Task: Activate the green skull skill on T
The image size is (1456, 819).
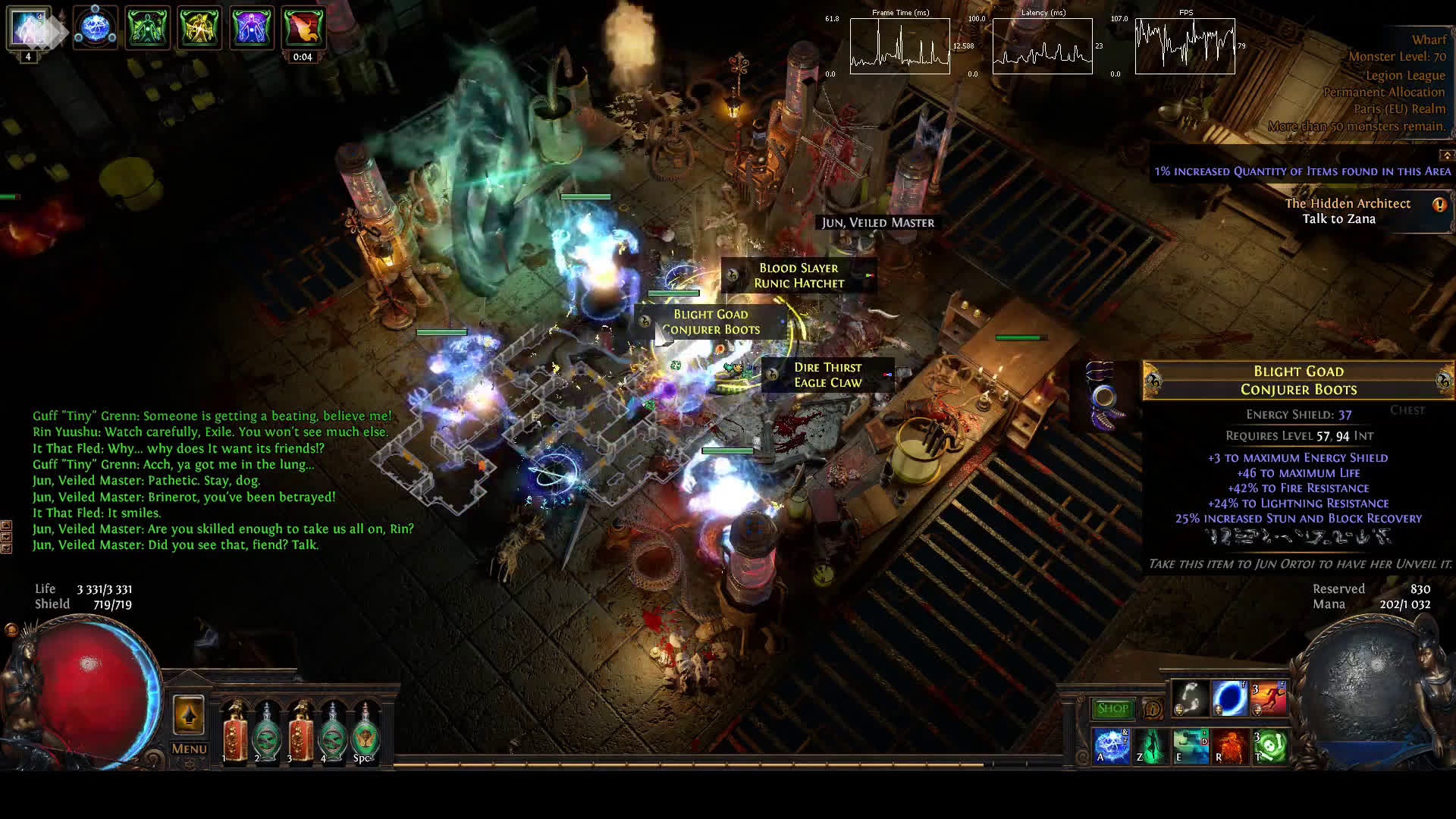Action: (x=1269, y=745)
